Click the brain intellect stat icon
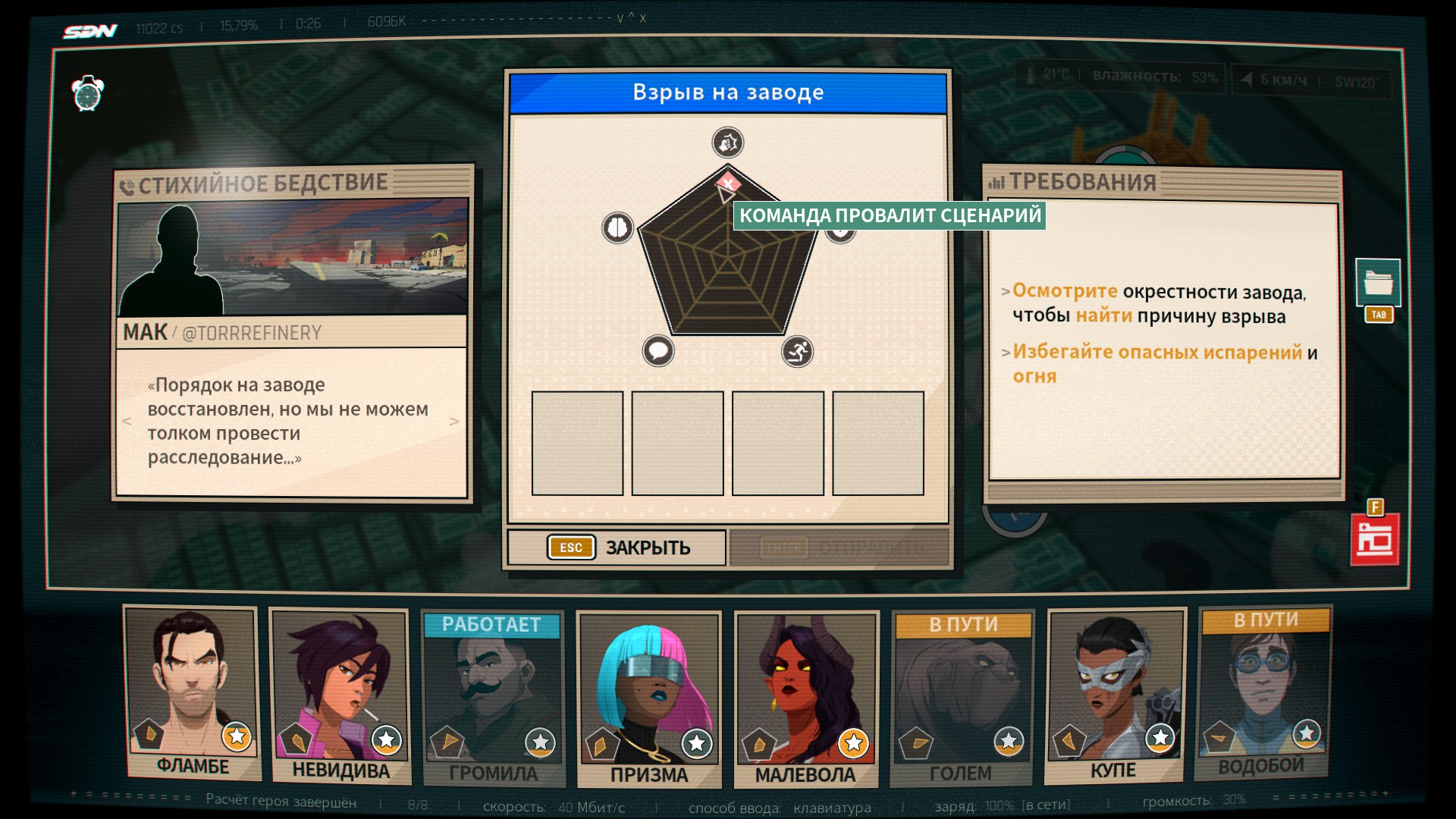Viewport: 1456px width, 819px height. (x=617, y=227)
